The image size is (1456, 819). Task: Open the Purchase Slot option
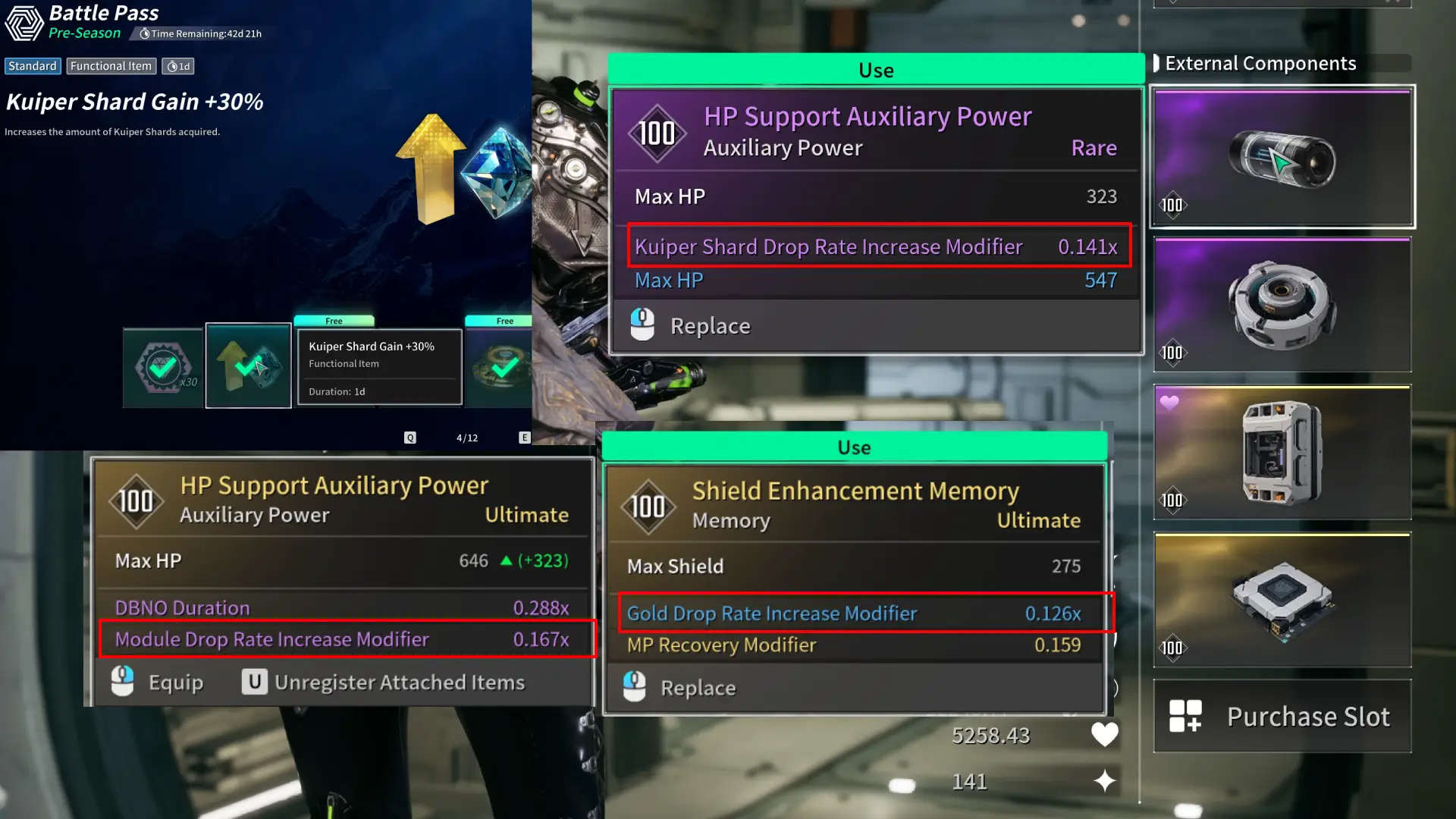point(1282,716)
